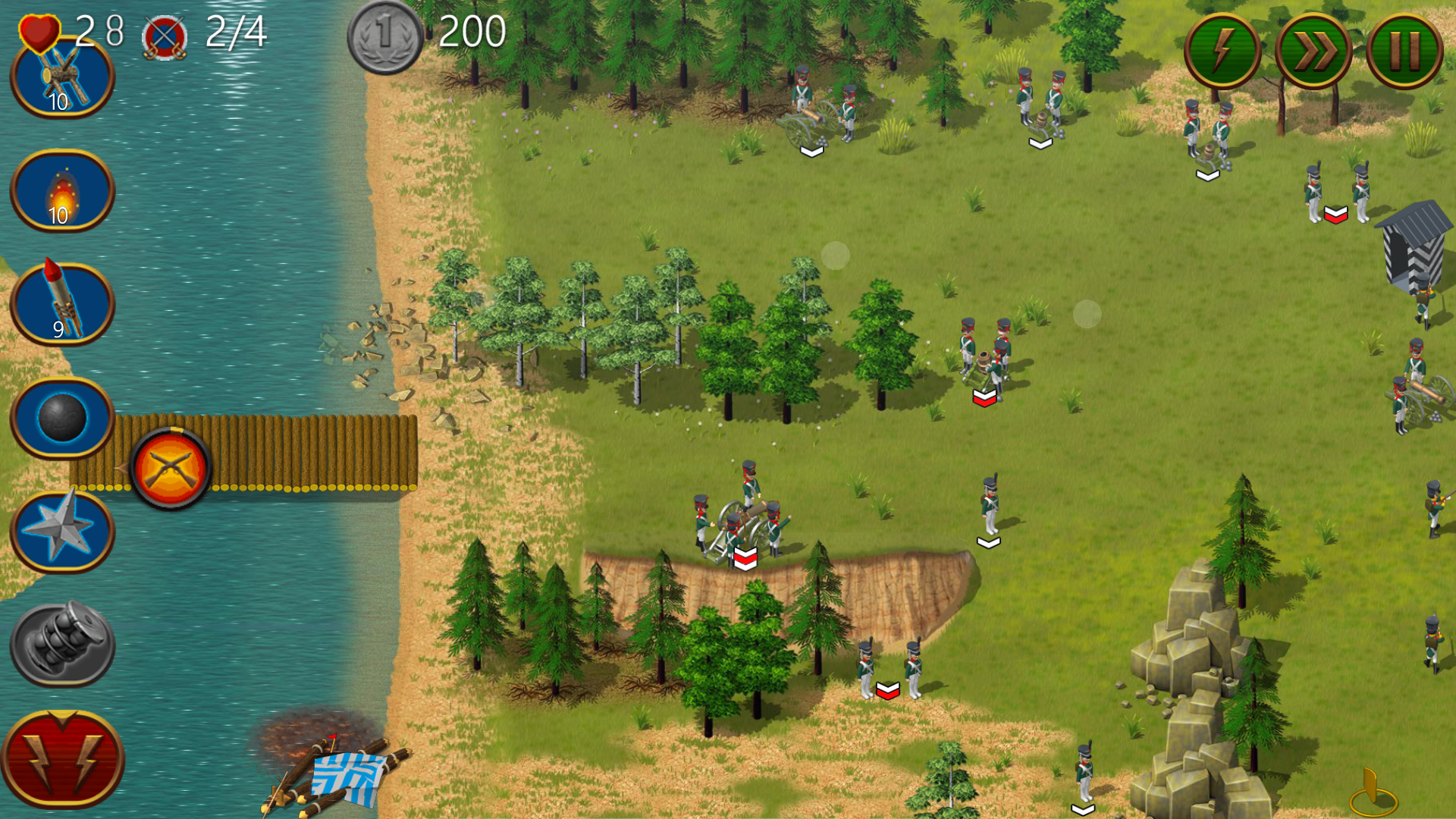This screenshot has width=1456, height=819.
Task: Choose the rocket ability icon
Action: point(62,304)
